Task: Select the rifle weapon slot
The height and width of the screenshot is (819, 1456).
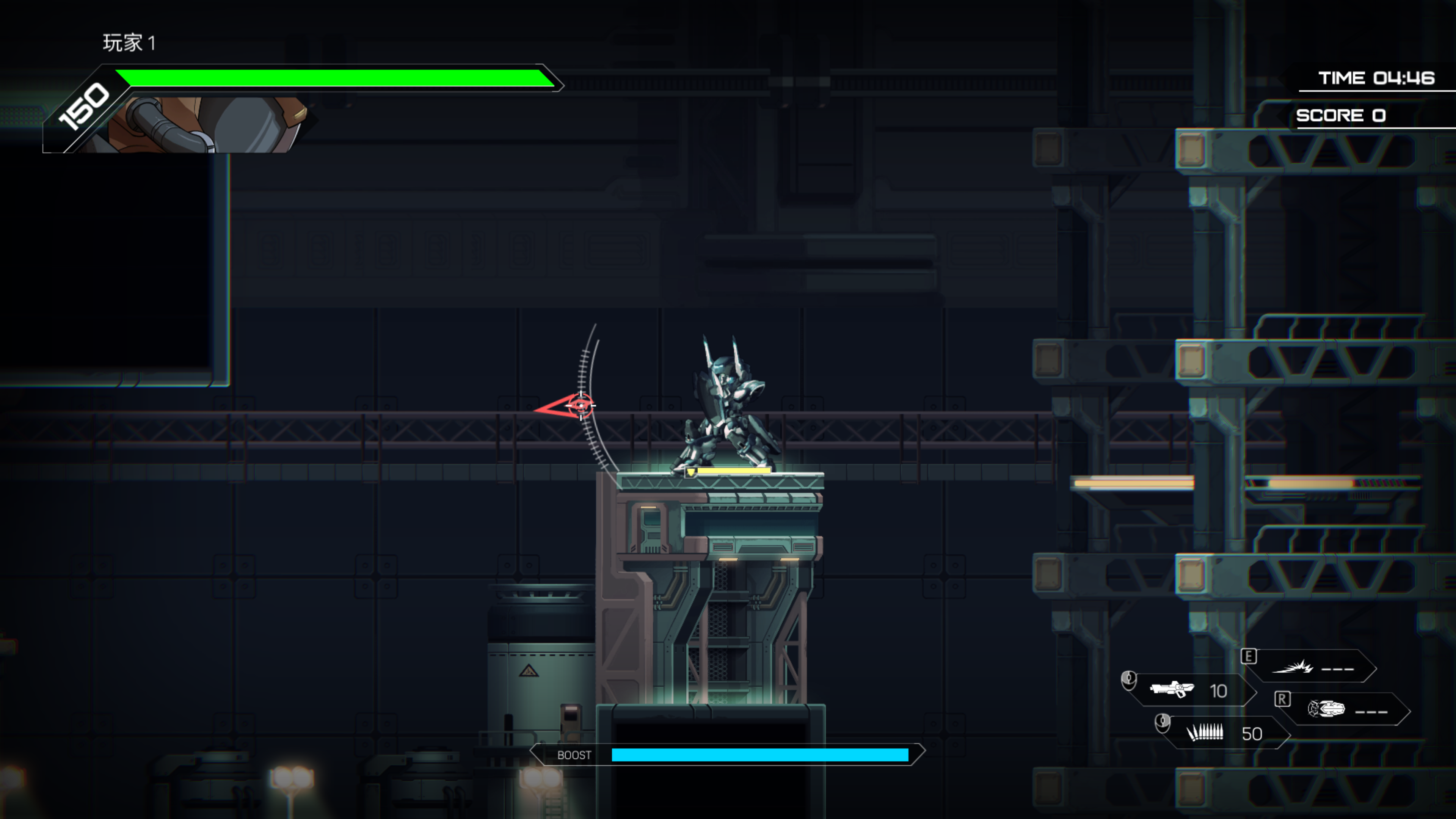Action: pos(1172,690)
